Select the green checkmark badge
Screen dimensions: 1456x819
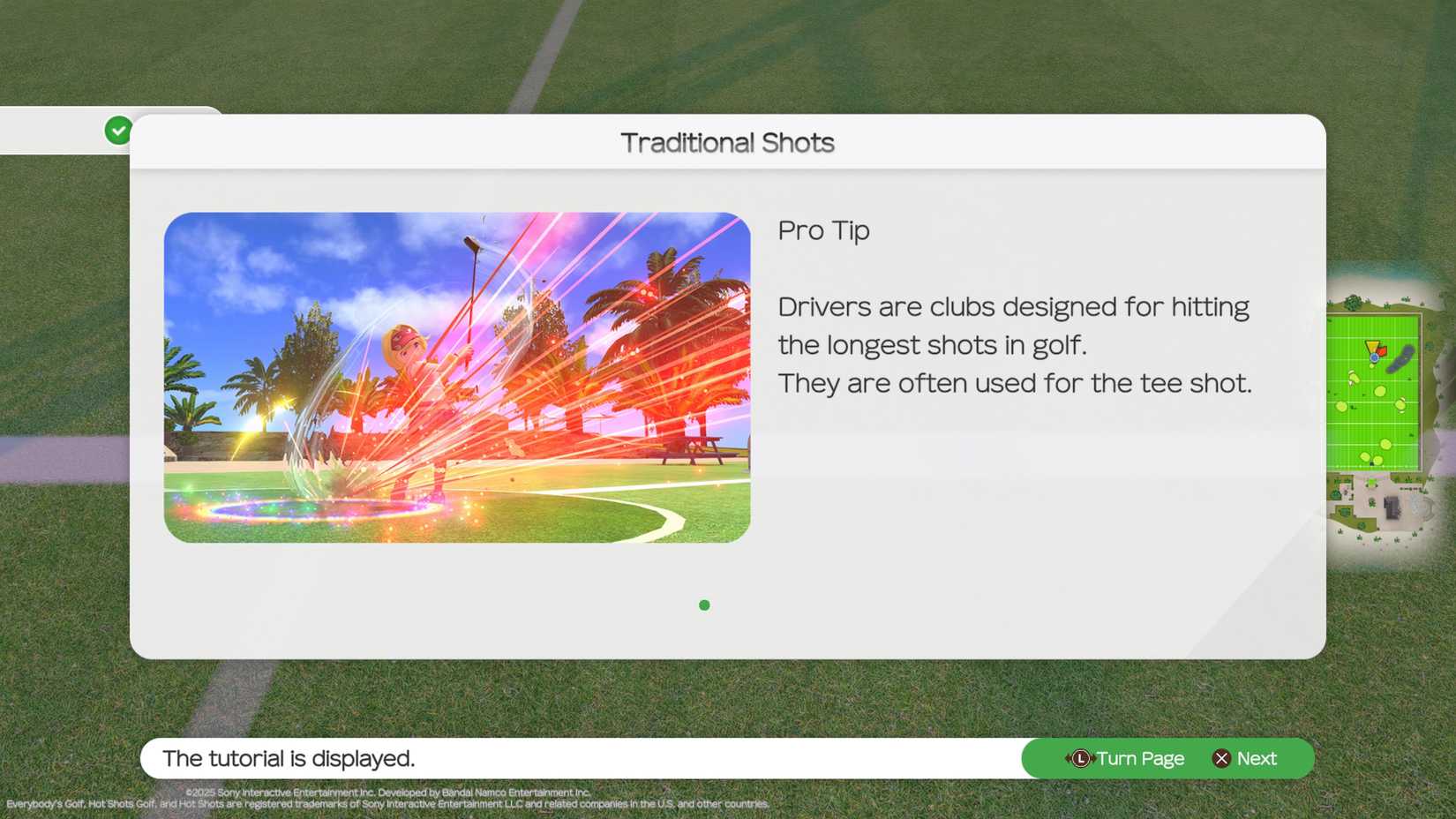point(117,130)
